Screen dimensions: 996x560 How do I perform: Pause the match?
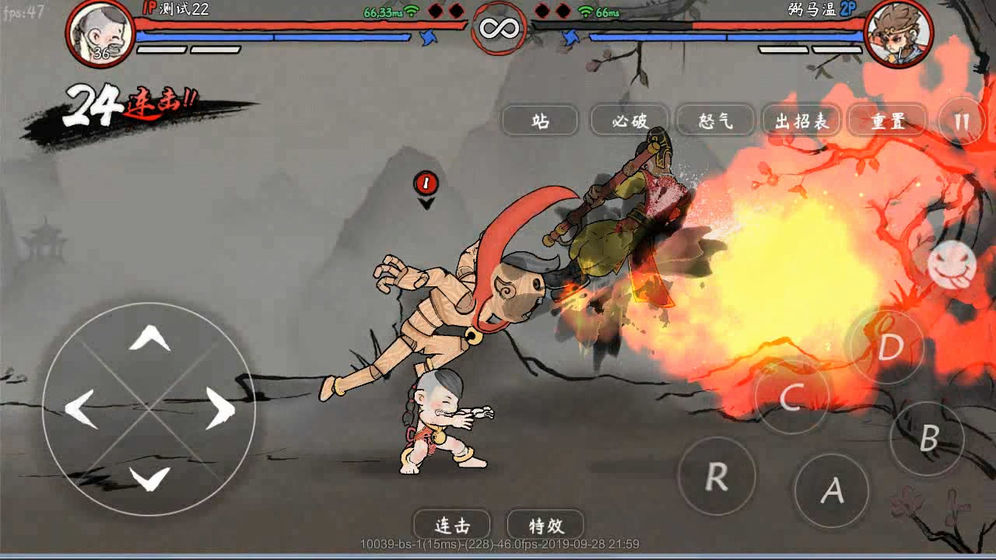[962, 121]
